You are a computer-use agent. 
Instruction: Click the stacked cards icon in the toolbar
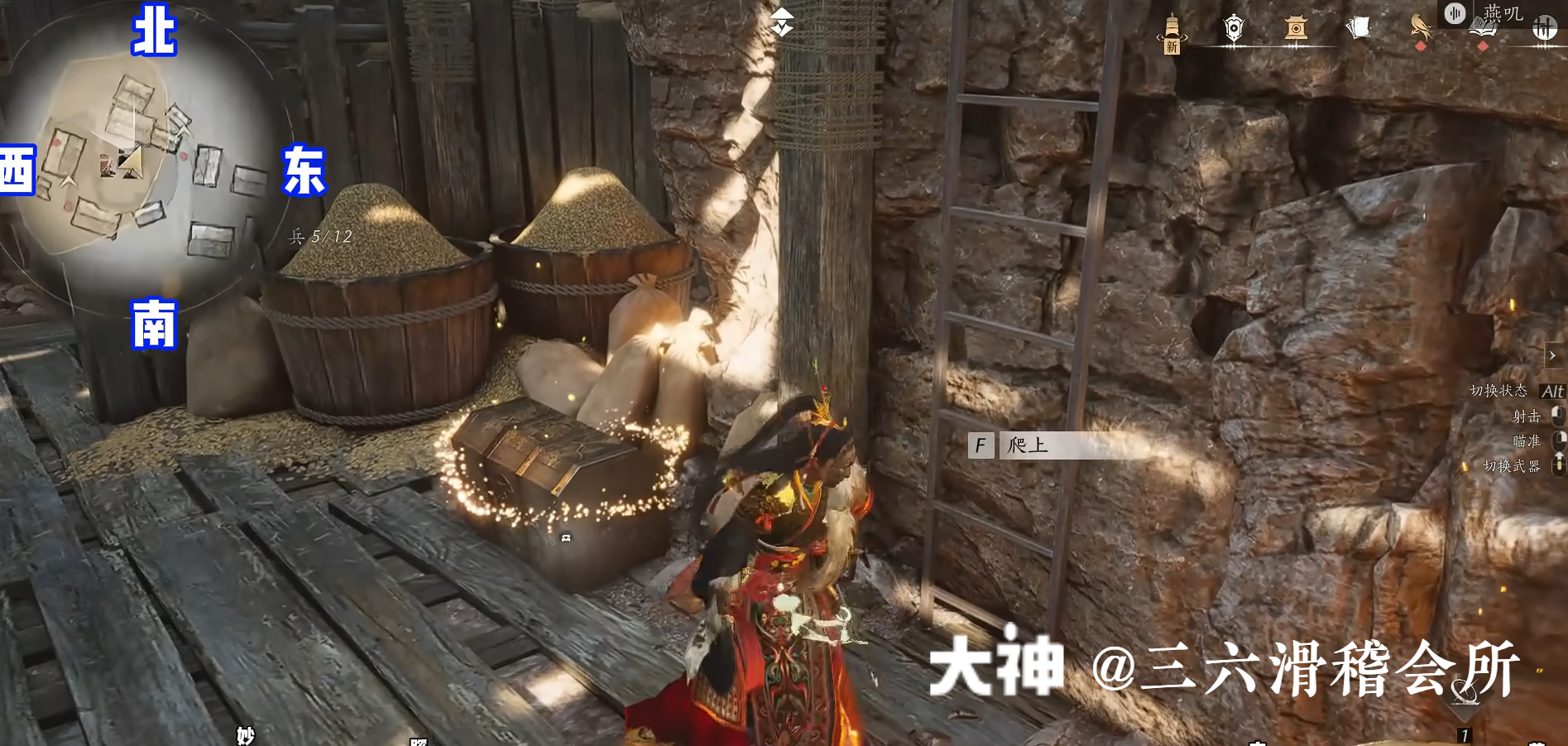(x=1359, y=26)
